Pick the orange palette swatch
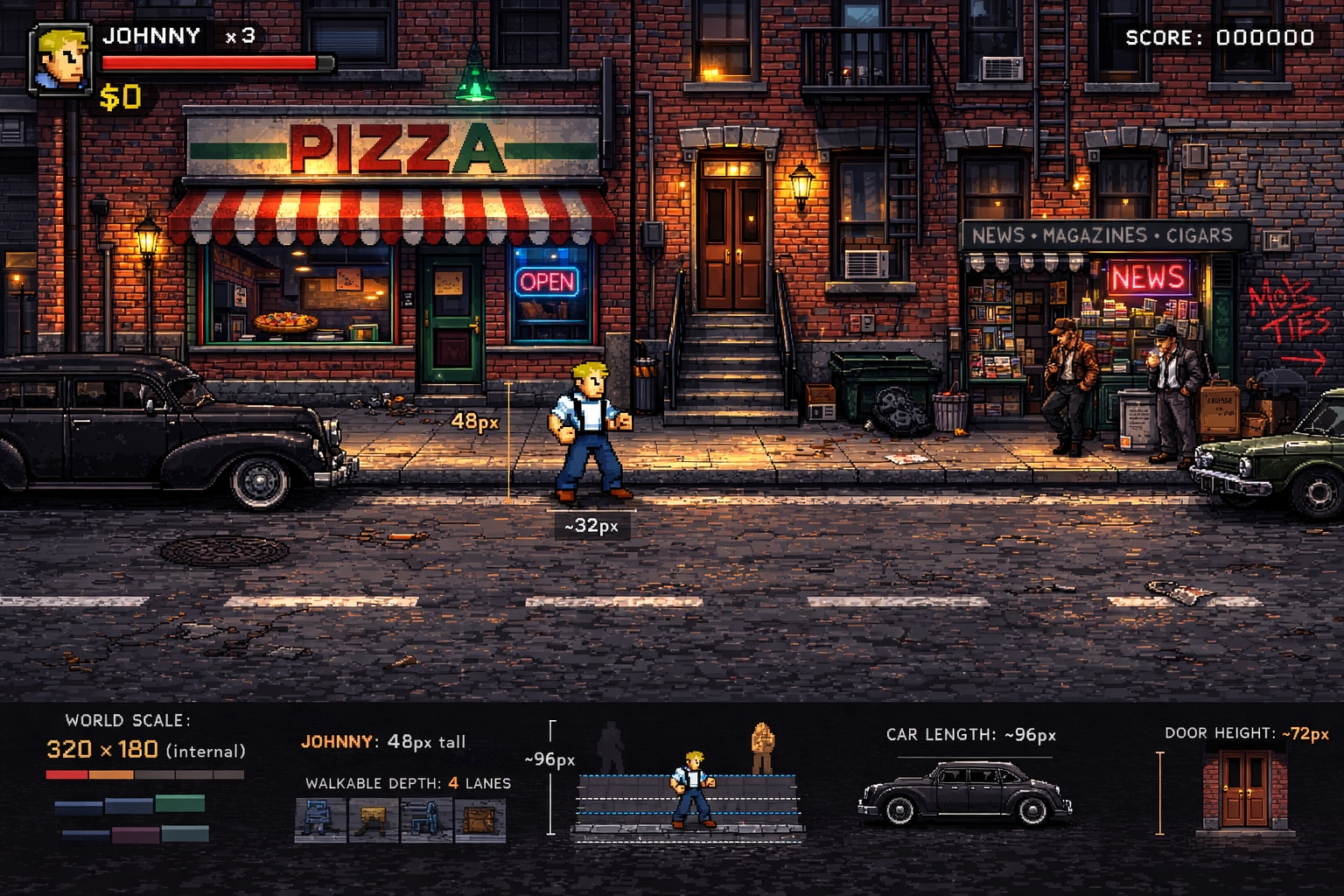The width and height of the screenshot is (1344, 896). coord(111,774)
